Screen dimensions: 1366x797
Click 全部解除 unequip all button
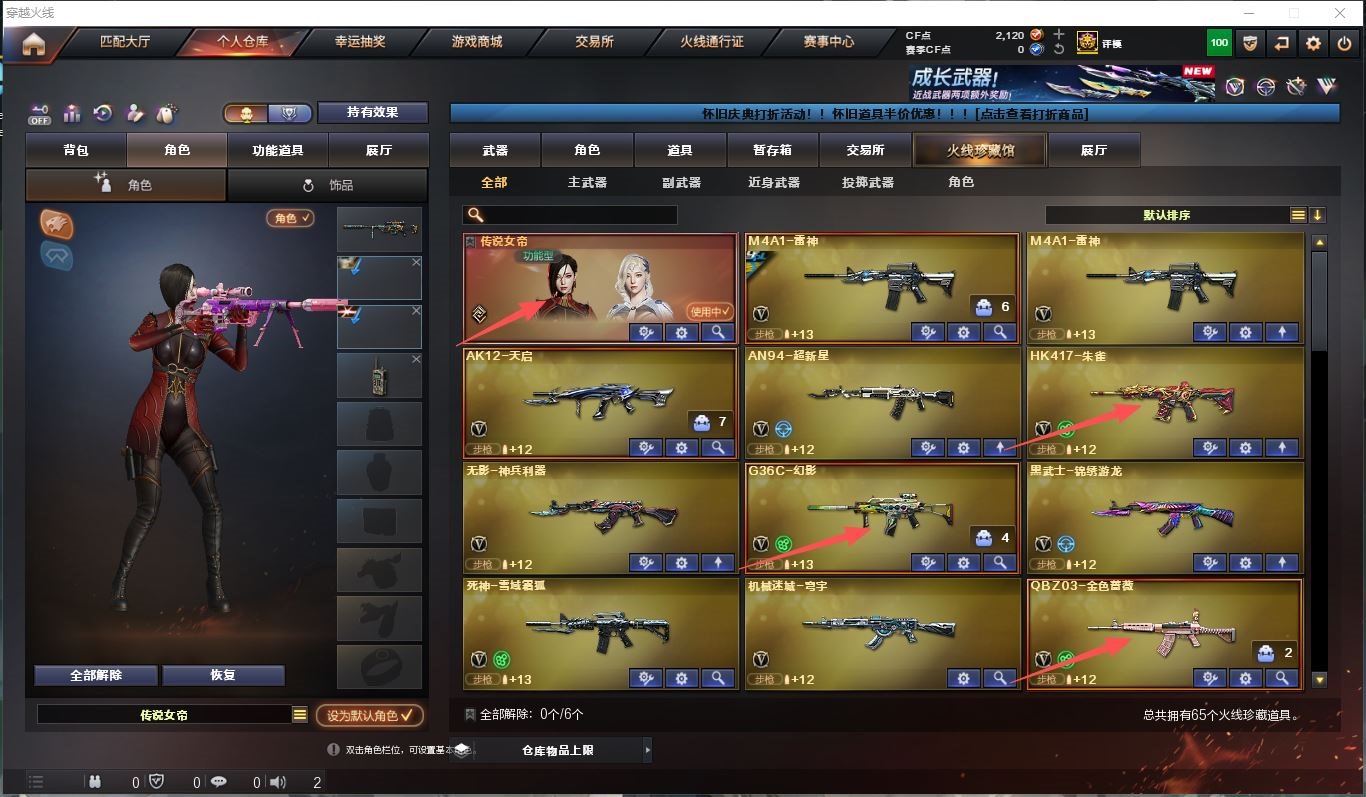(96, 675)
